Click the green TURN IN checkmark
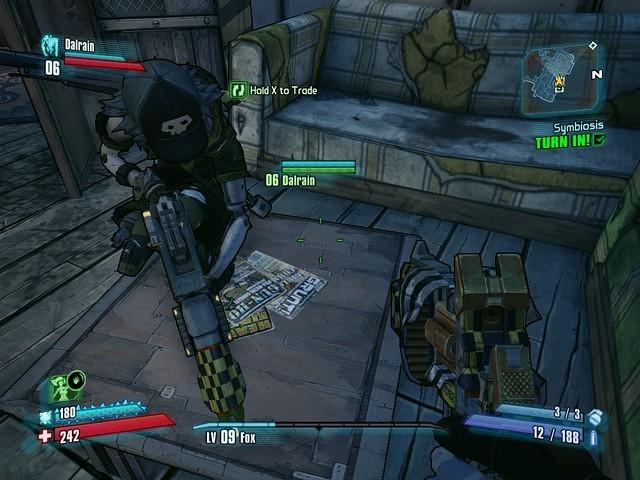640x480 pixels. pos(599,141)
